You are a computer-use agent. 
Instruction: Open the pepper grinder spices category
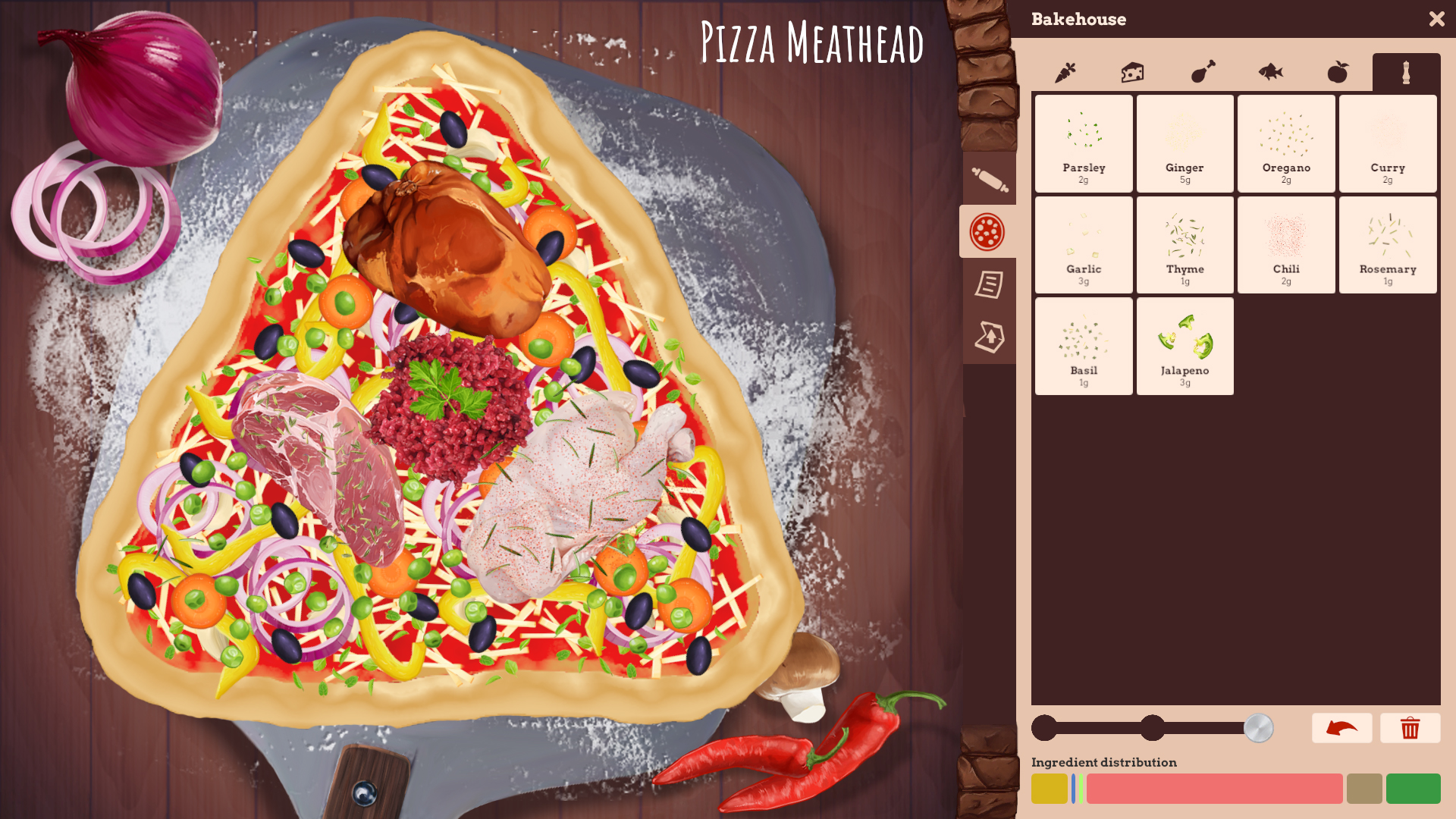pos(1406,72)
